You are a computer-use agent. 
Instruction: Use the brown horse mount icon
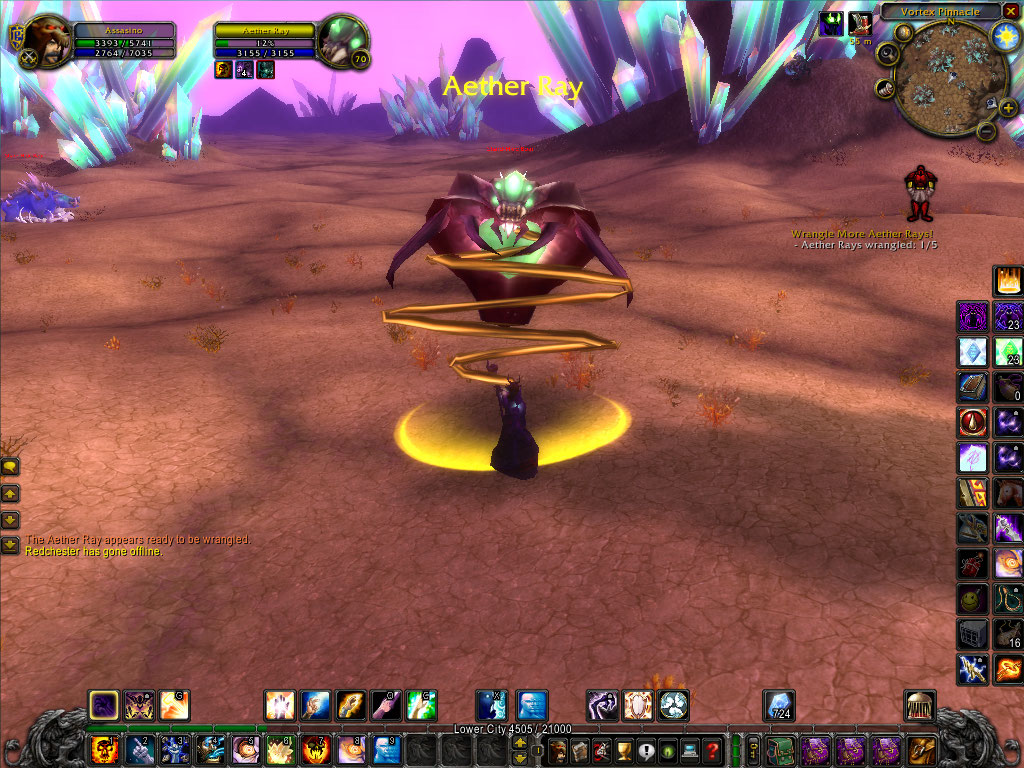[1008, 492]
